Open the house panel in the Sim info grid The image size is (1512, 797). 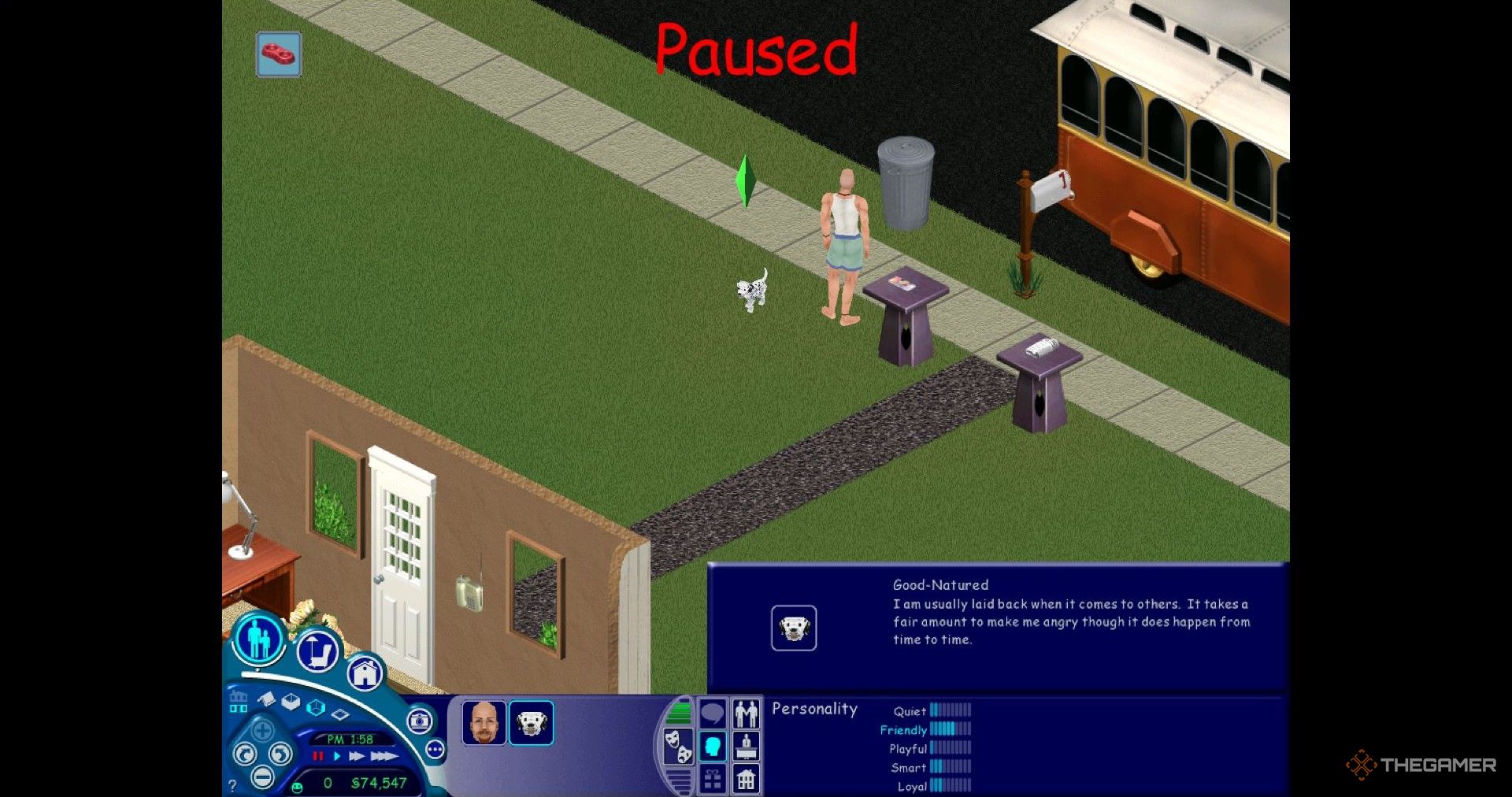point(746,780)
